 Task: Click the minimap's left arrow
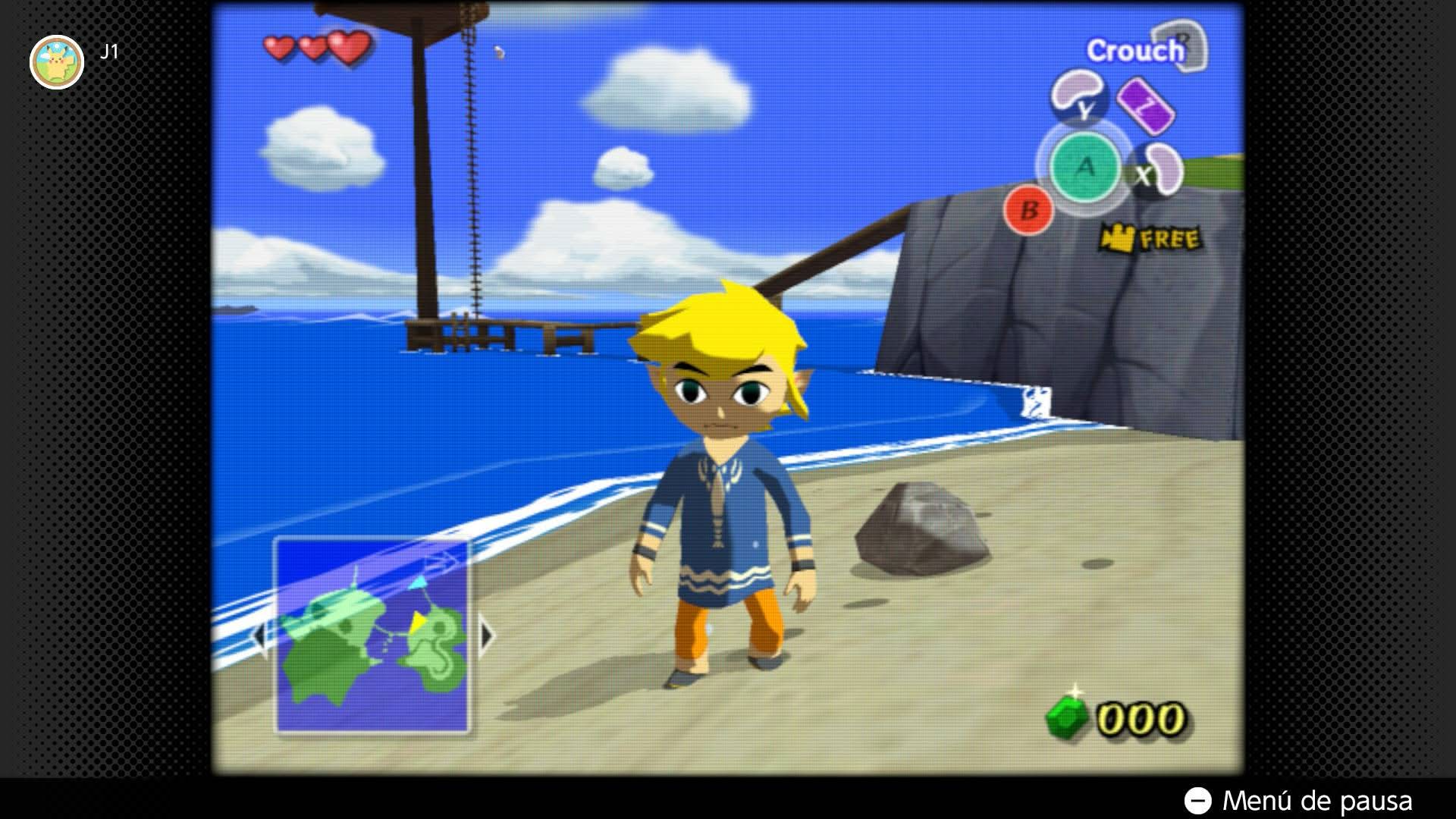[x=259, y=635]
